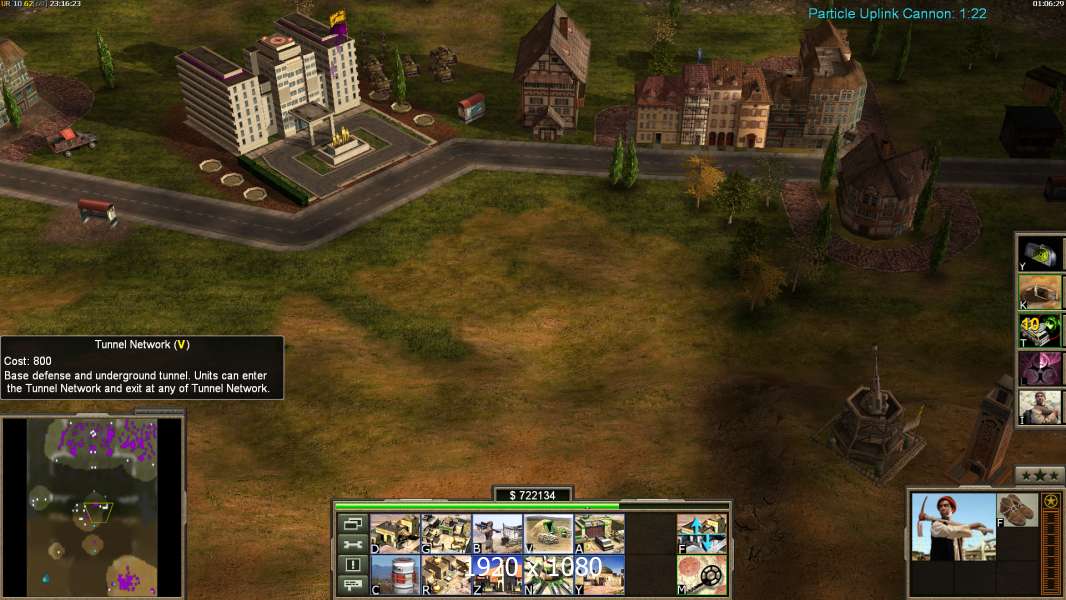Open the chat message button
The image size is (1066, 600).
point(353,586)
